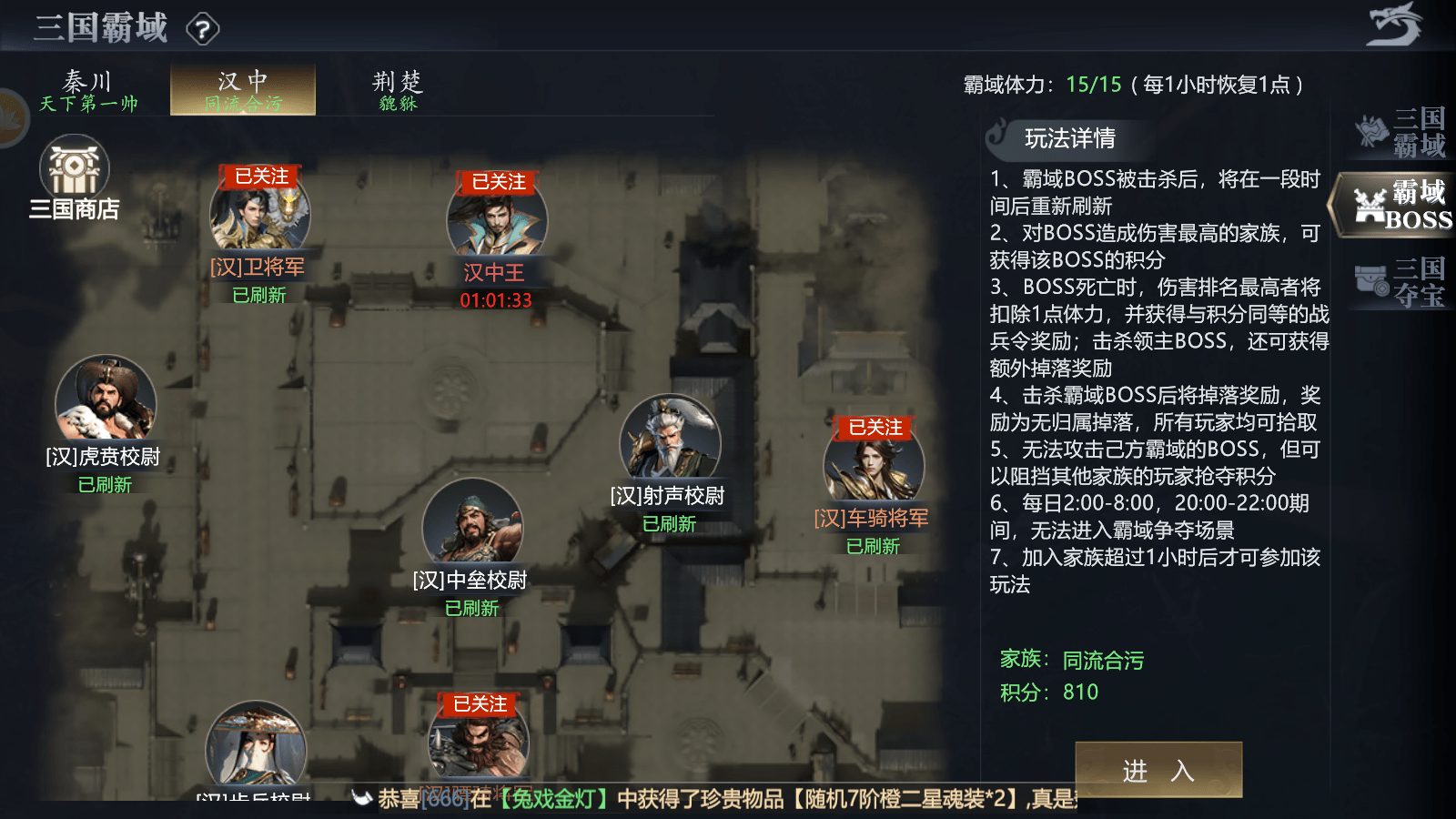Select the 汉中 region tab
1456x819 pixels.
tap(243, 91)
